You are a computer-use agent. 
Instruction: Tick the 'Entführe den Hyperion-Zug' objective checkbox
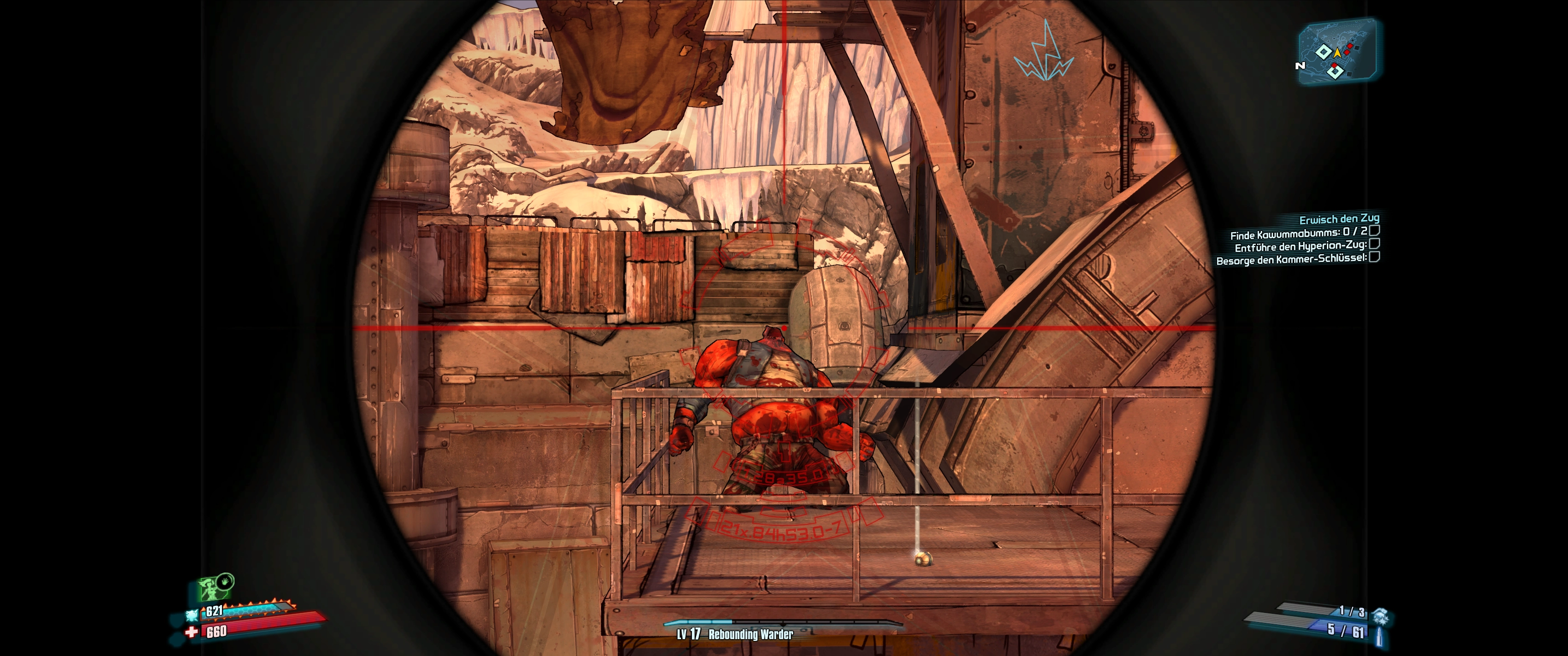point(1374,244)
